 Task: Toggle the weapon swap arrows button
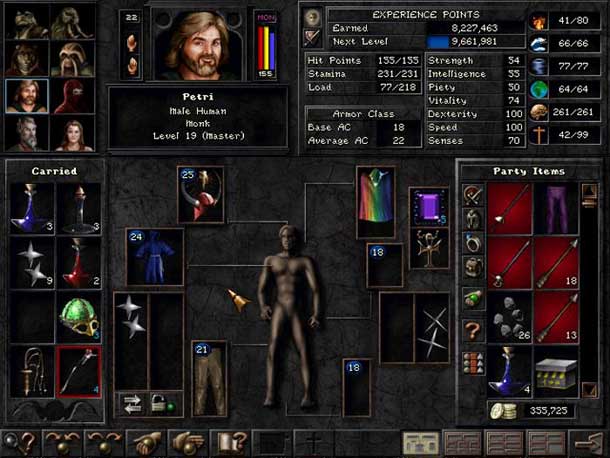[131, 404]
